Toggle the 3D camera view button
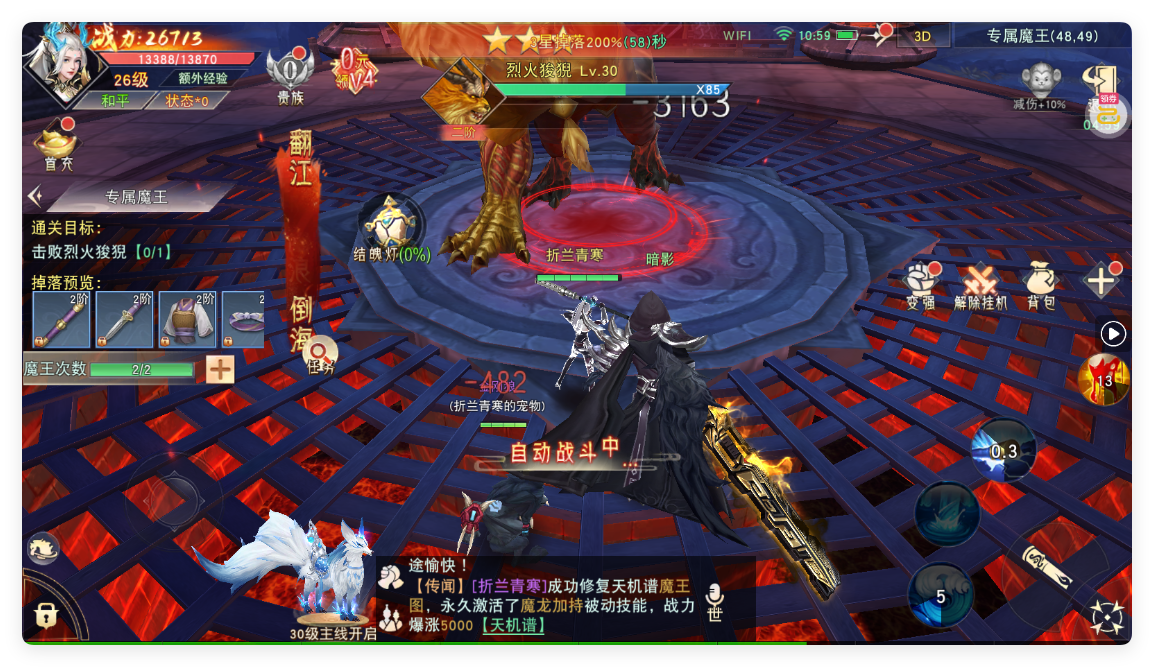The image size is (1154, 667). click(x=923, y=36)
